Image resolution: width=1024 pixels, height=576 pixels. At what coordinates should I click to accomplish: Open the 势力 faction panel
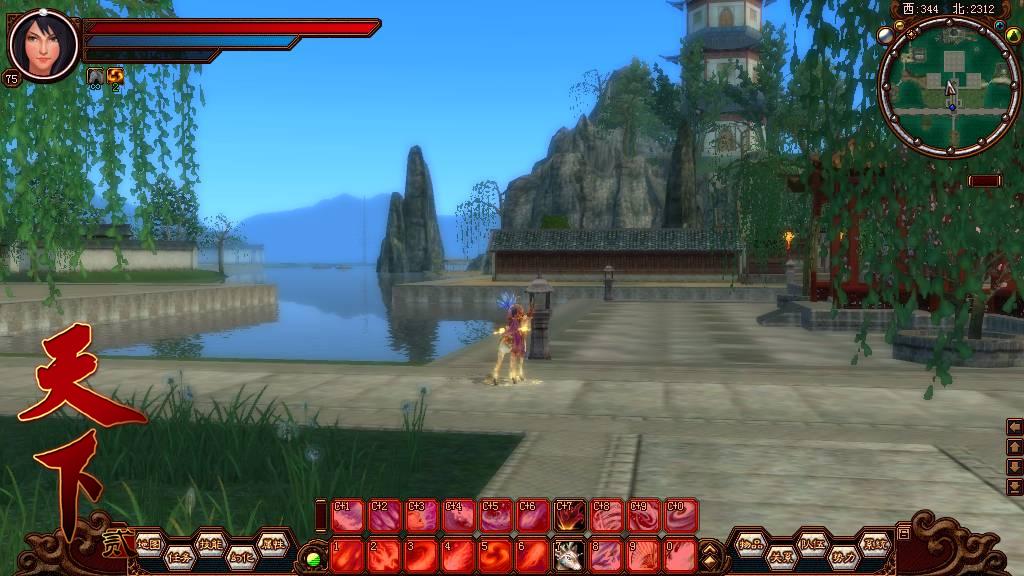tap(843, 558)
